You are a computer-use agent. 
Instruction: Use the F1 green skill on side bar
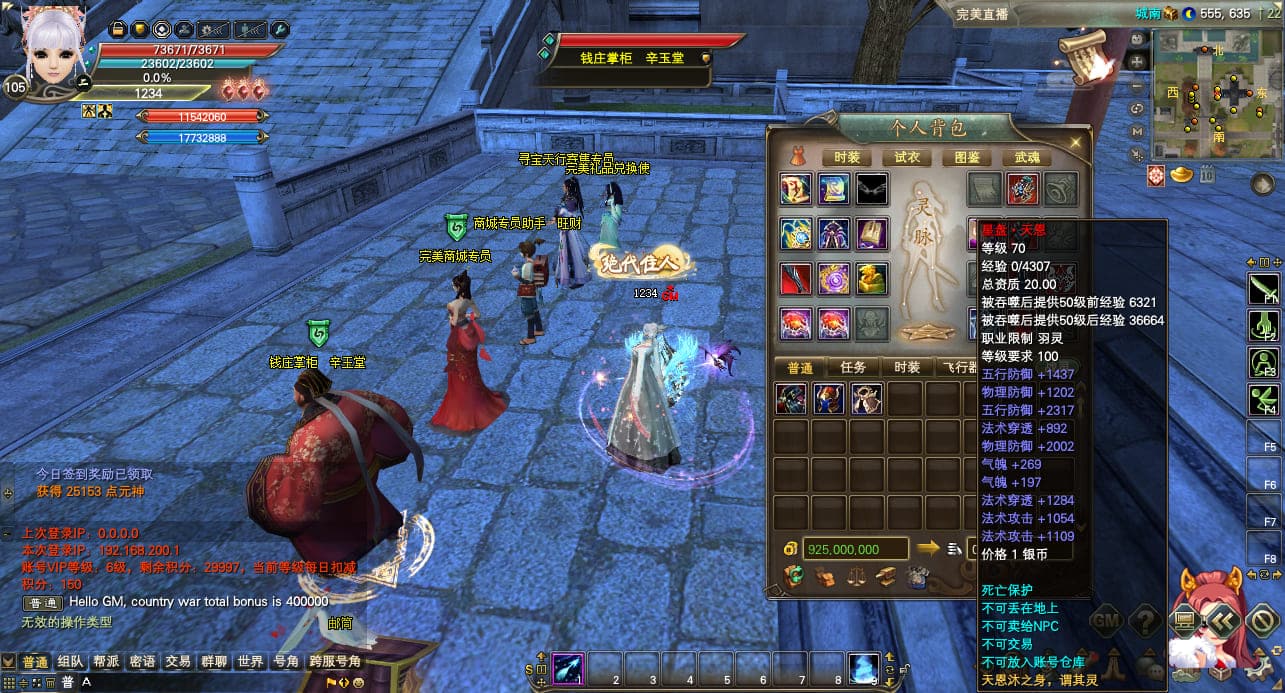1264,290
